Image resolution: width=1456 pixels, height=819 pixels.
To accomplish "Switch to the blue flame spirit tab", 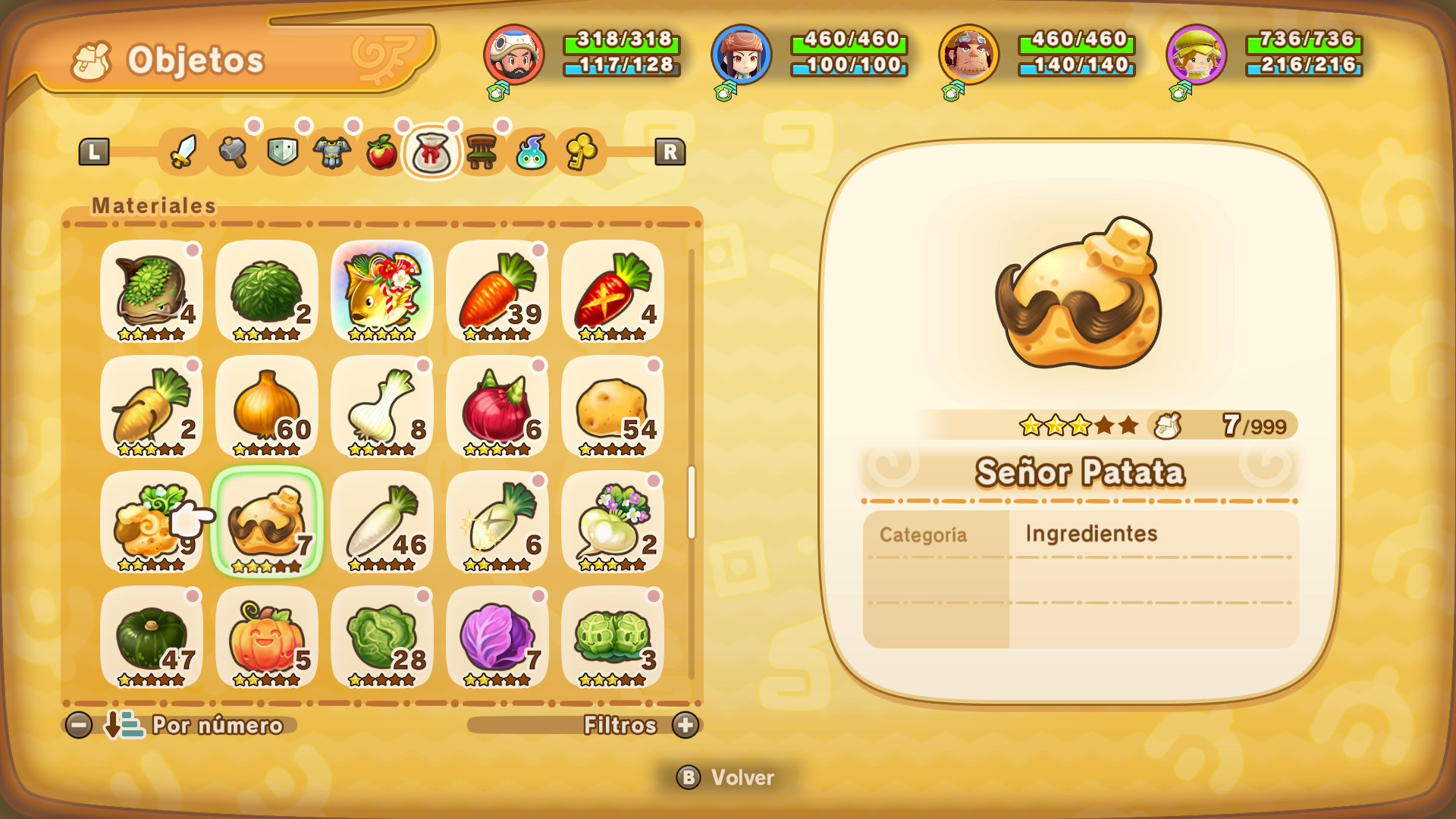I will coord(532,152).
